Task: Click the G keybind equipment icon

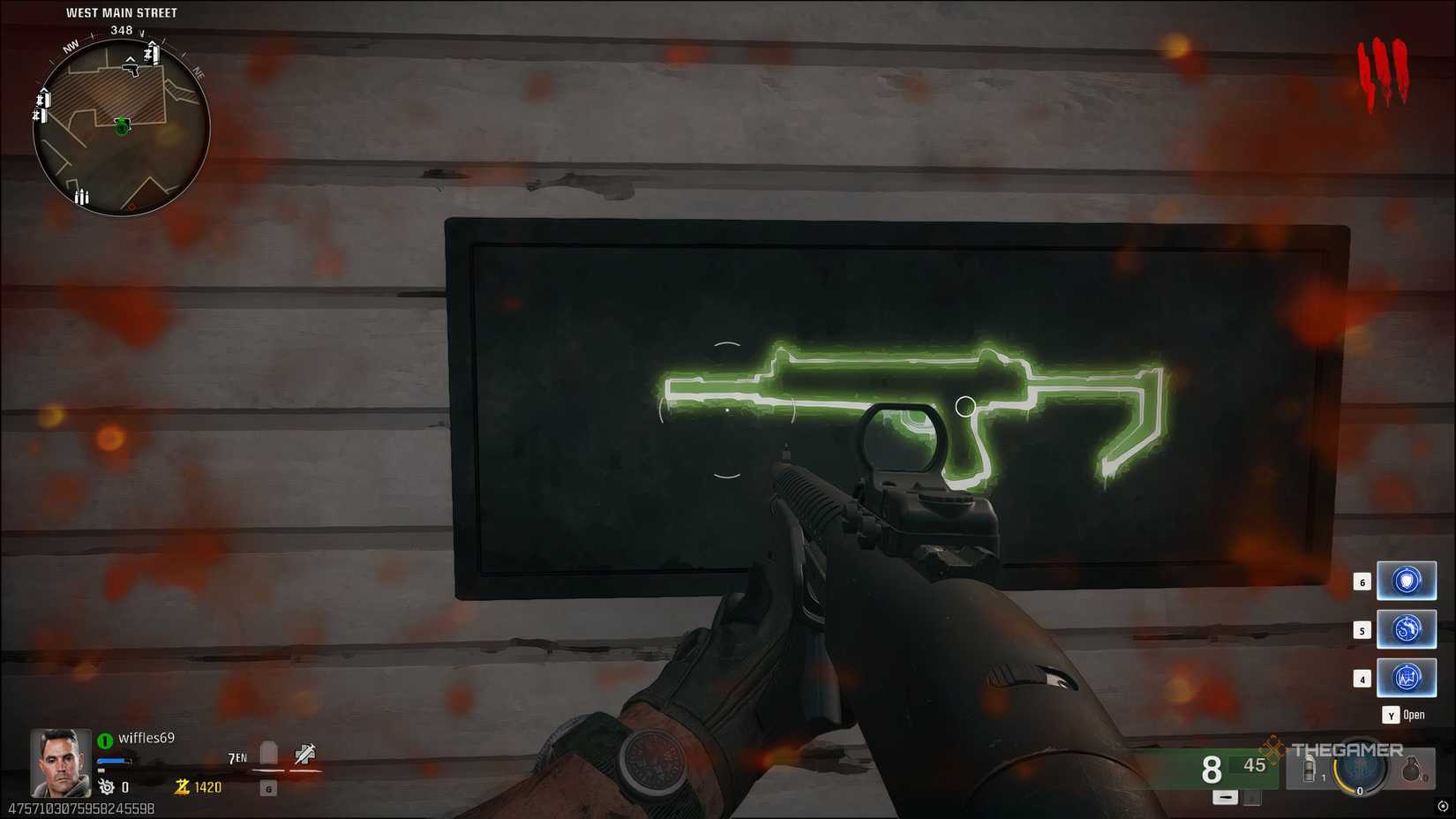Action: (x=268, y=789)
